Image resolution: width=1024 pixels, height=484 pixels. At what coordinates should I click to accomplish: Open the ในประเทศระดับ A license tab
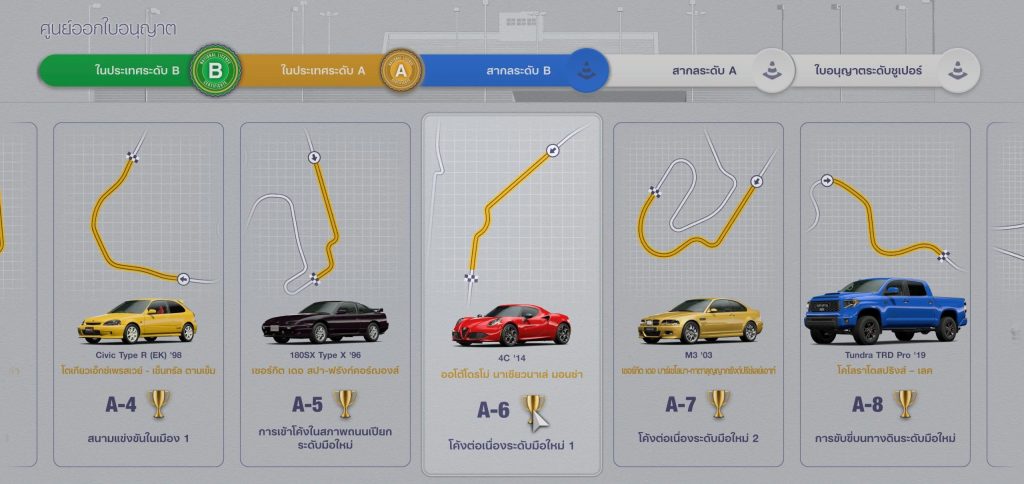[x=325, y=71]
